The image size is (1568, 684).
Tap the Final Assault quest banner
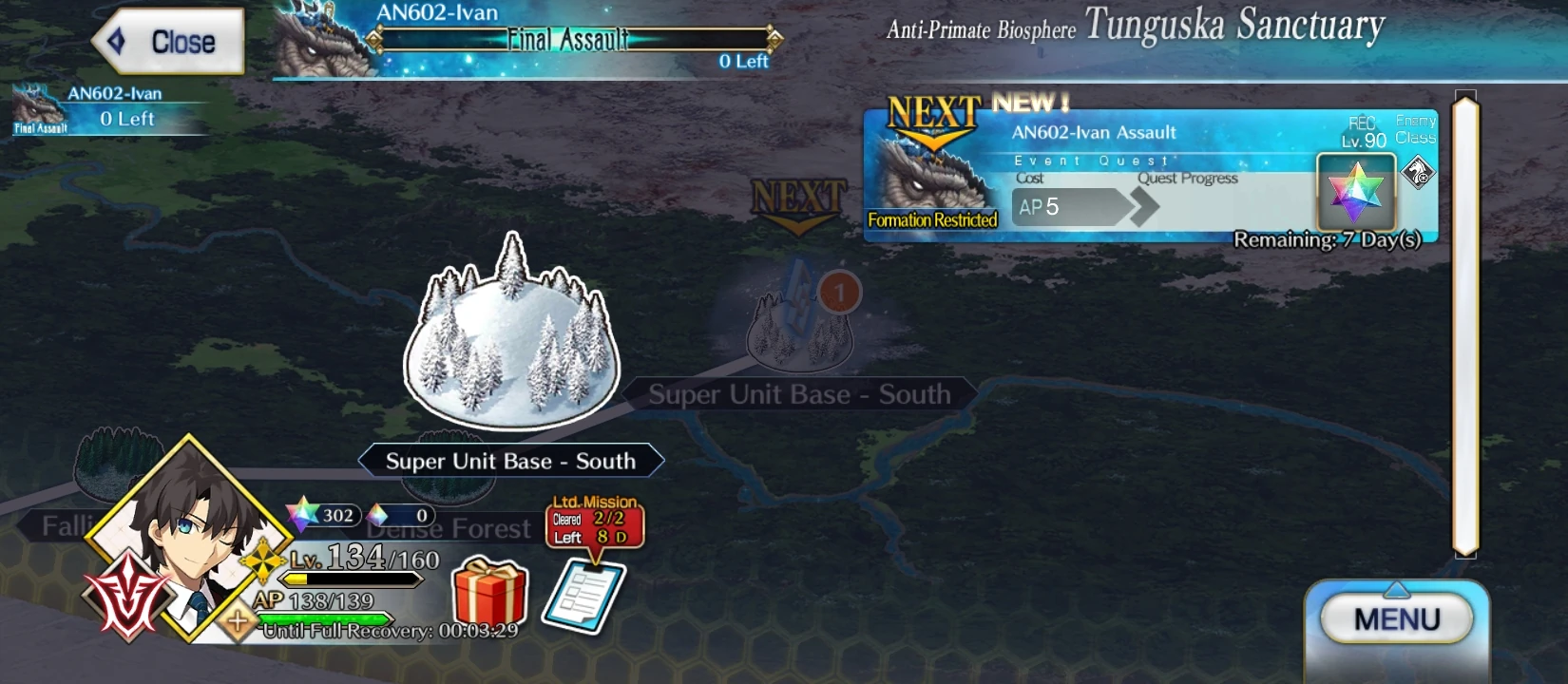[570, 40]
